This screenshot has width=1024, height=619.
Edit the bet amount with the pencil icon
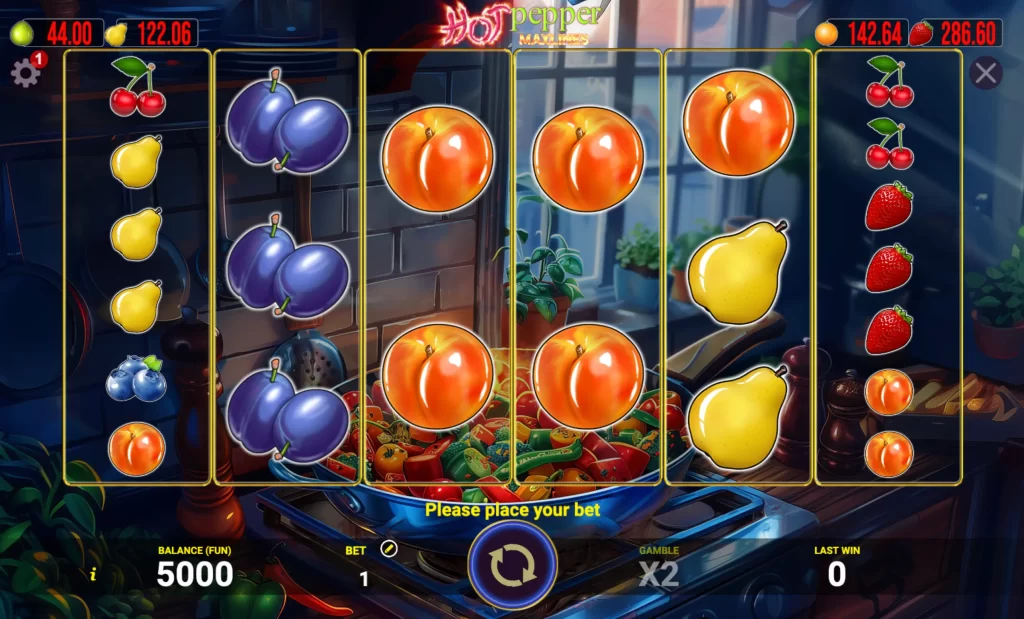[x=389, y=549]
